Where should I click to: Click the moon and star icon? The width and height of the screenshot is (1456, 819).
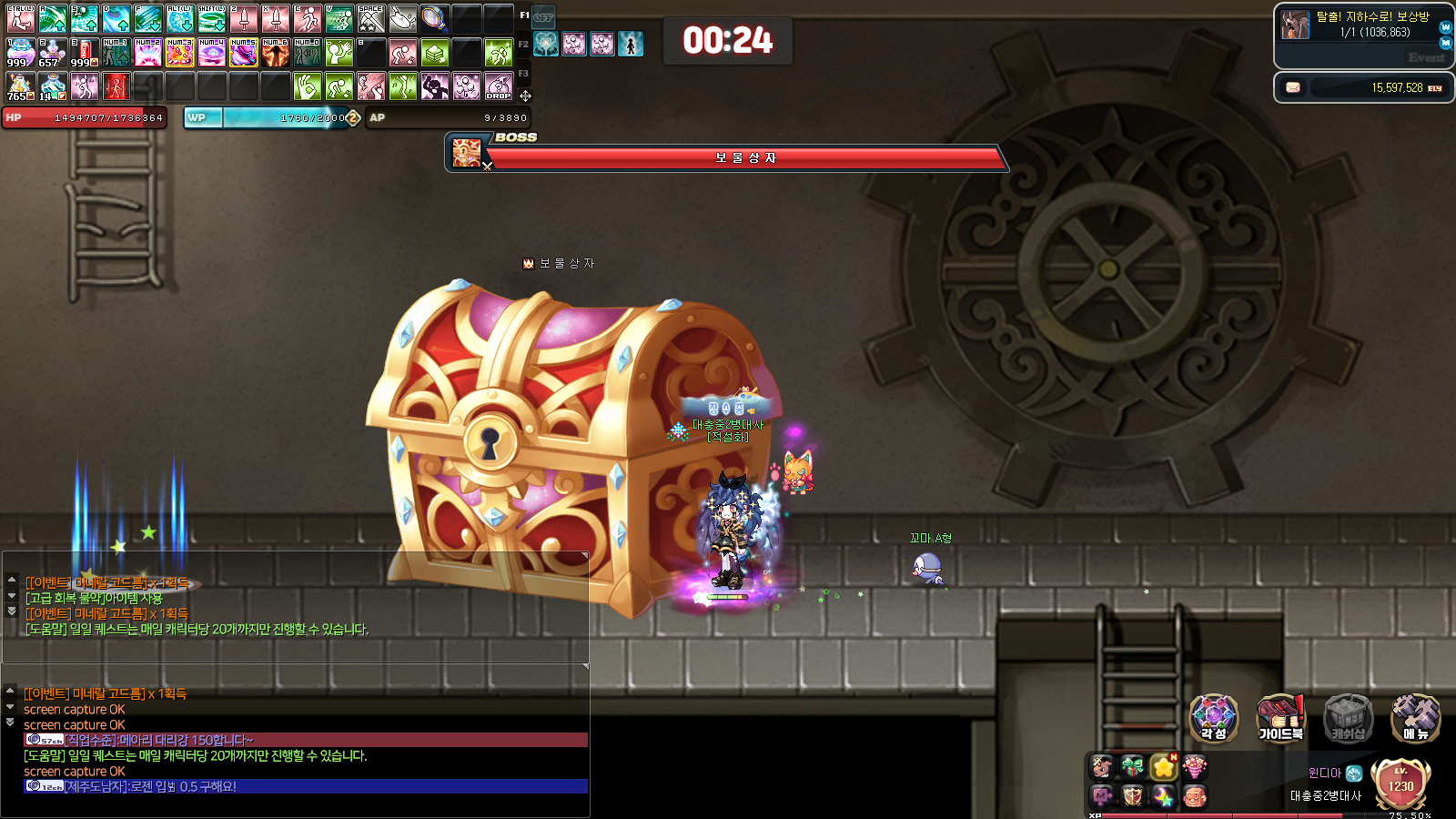[1163, 797]
